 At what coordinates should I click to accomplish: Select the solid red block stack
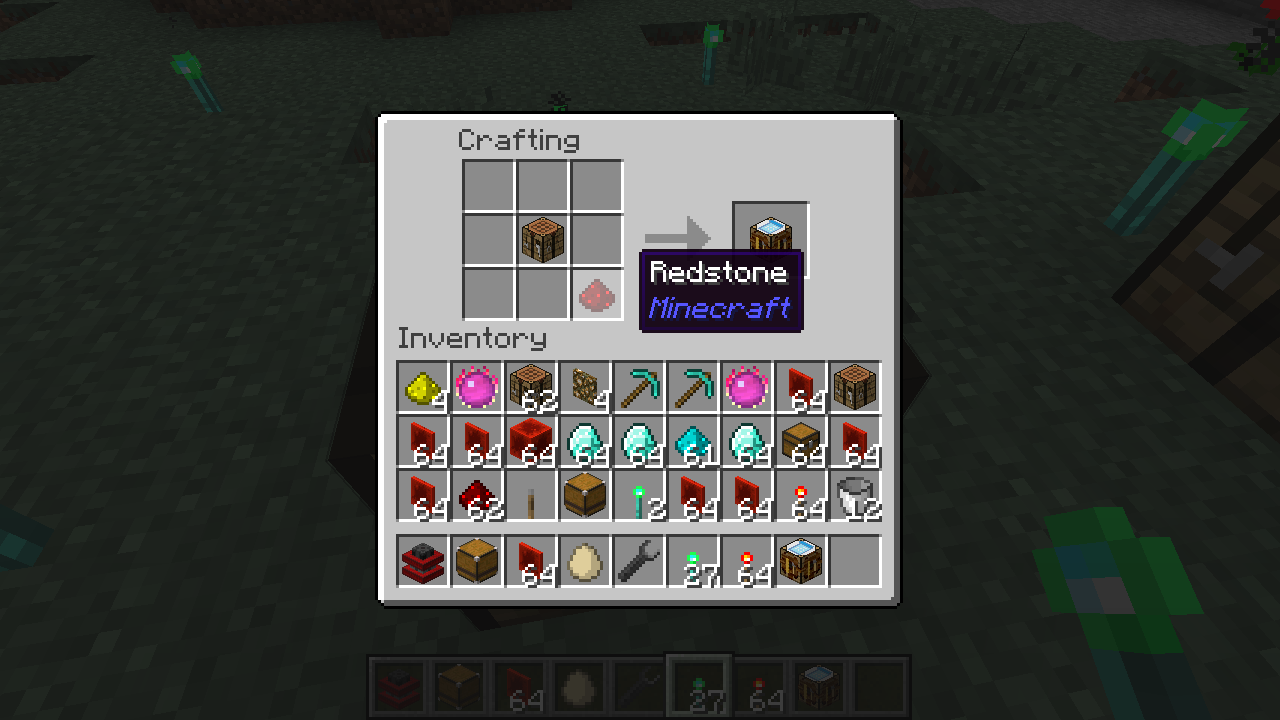pos(531,441)
